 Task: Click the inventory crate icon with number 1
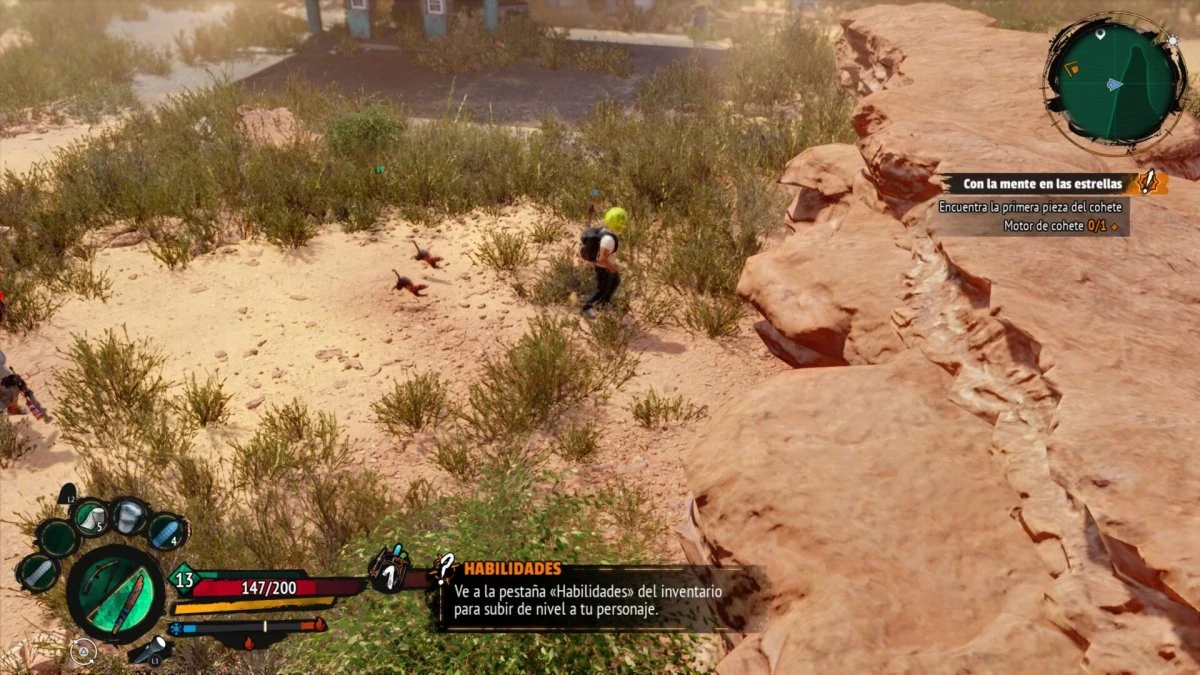388,569
